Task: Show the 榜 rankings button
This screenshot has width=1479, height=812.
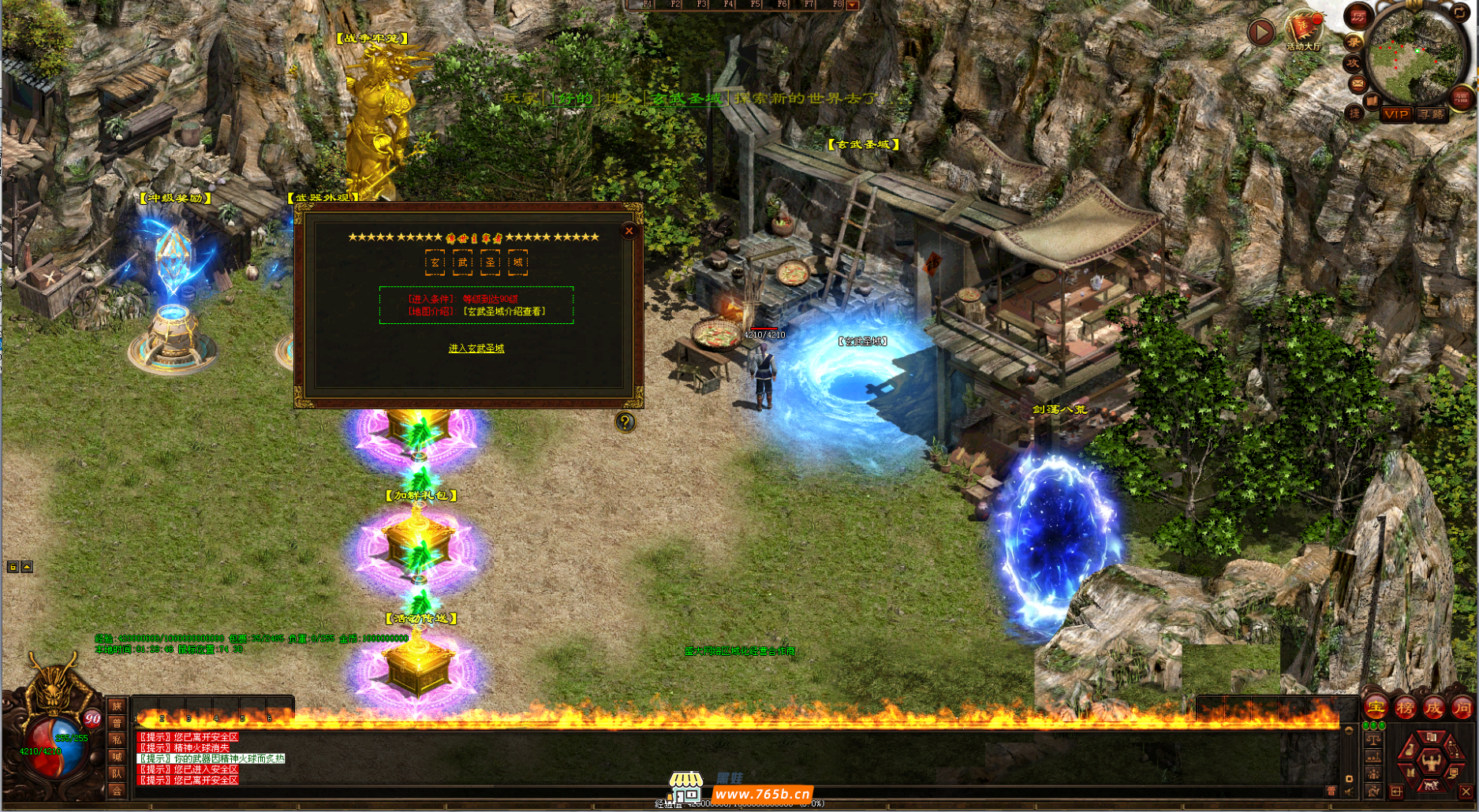Action: (1405, 708)
